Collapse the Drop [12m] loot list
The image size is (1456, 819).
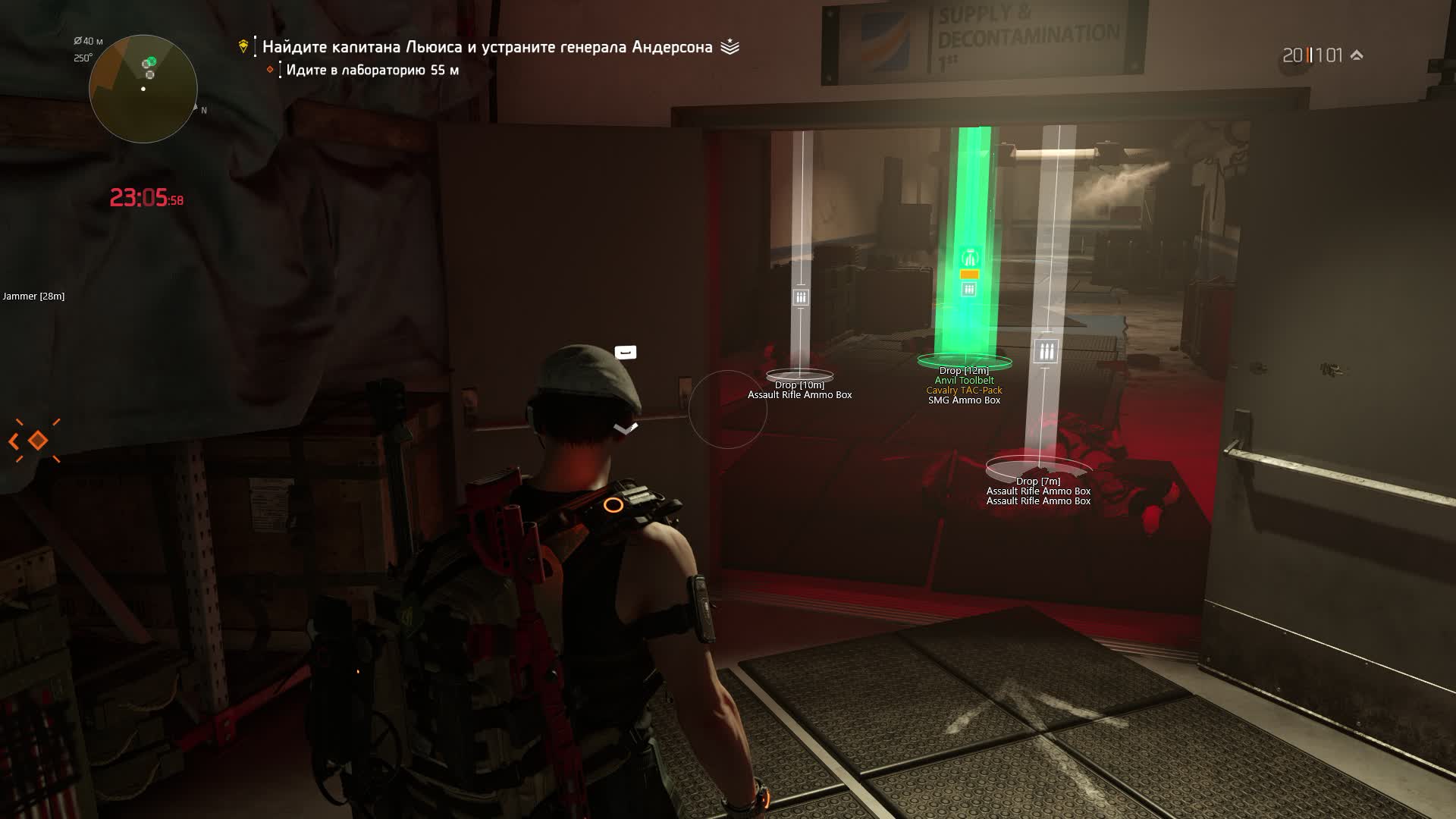click(x=964, y=370)
